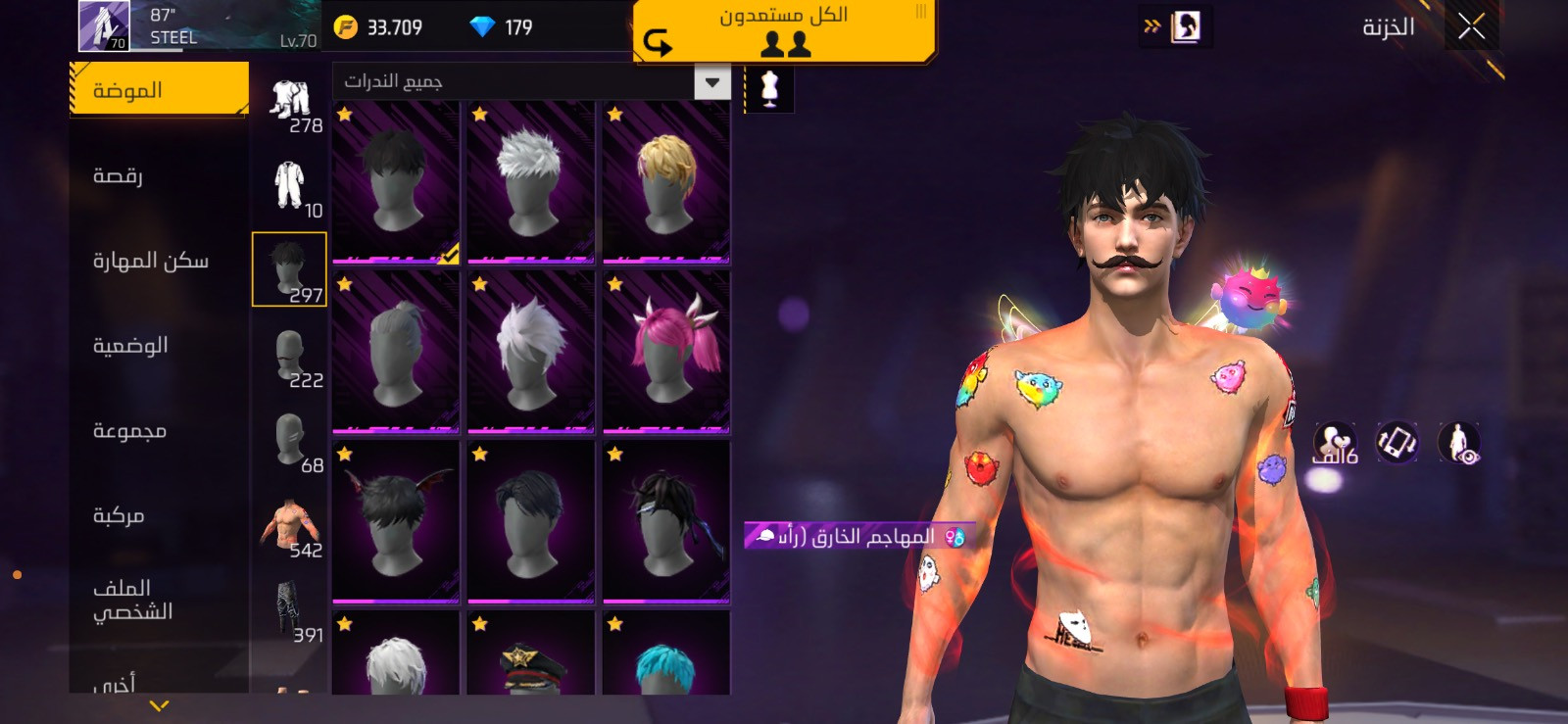Choose the pants category icon

(290, 611)
